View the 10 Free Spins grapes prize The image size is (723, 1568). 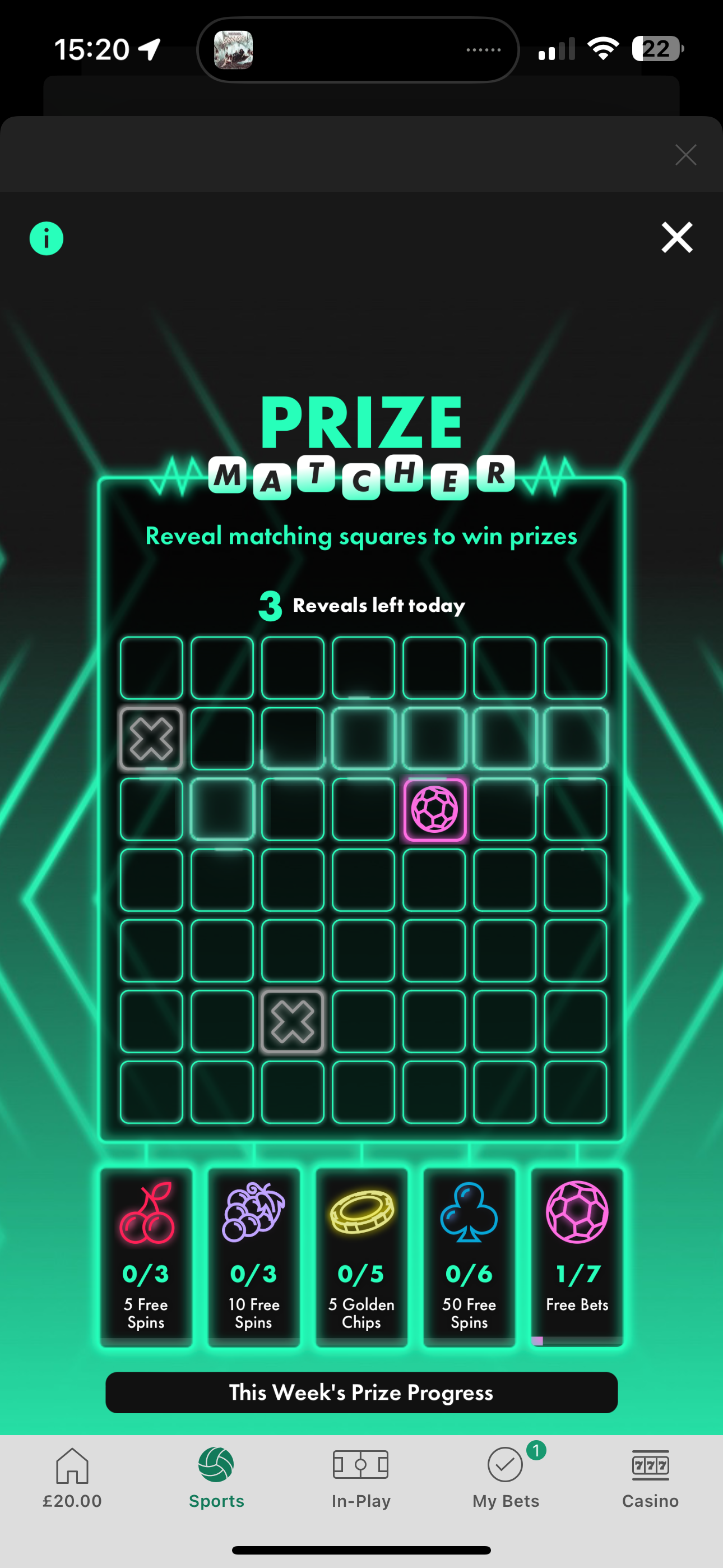254,1256
